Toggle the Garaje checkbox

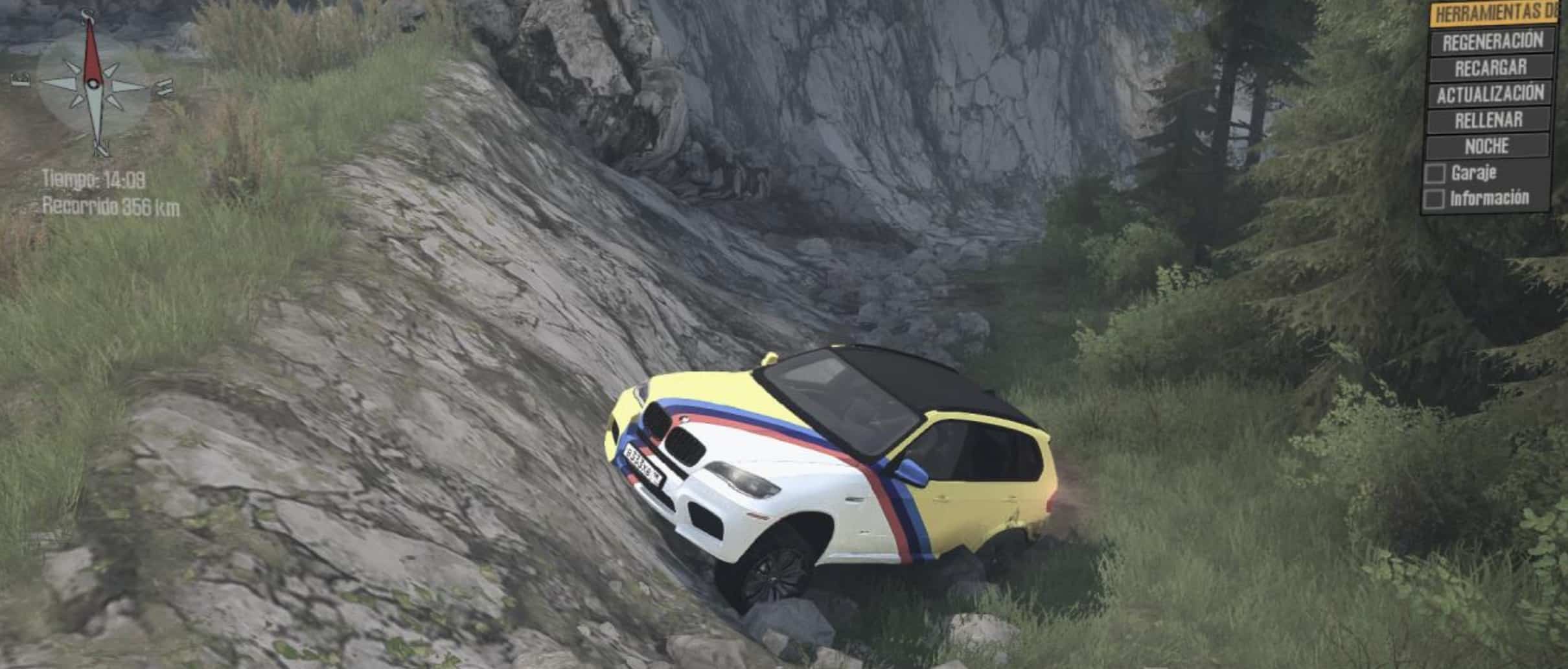(1435, 174)
